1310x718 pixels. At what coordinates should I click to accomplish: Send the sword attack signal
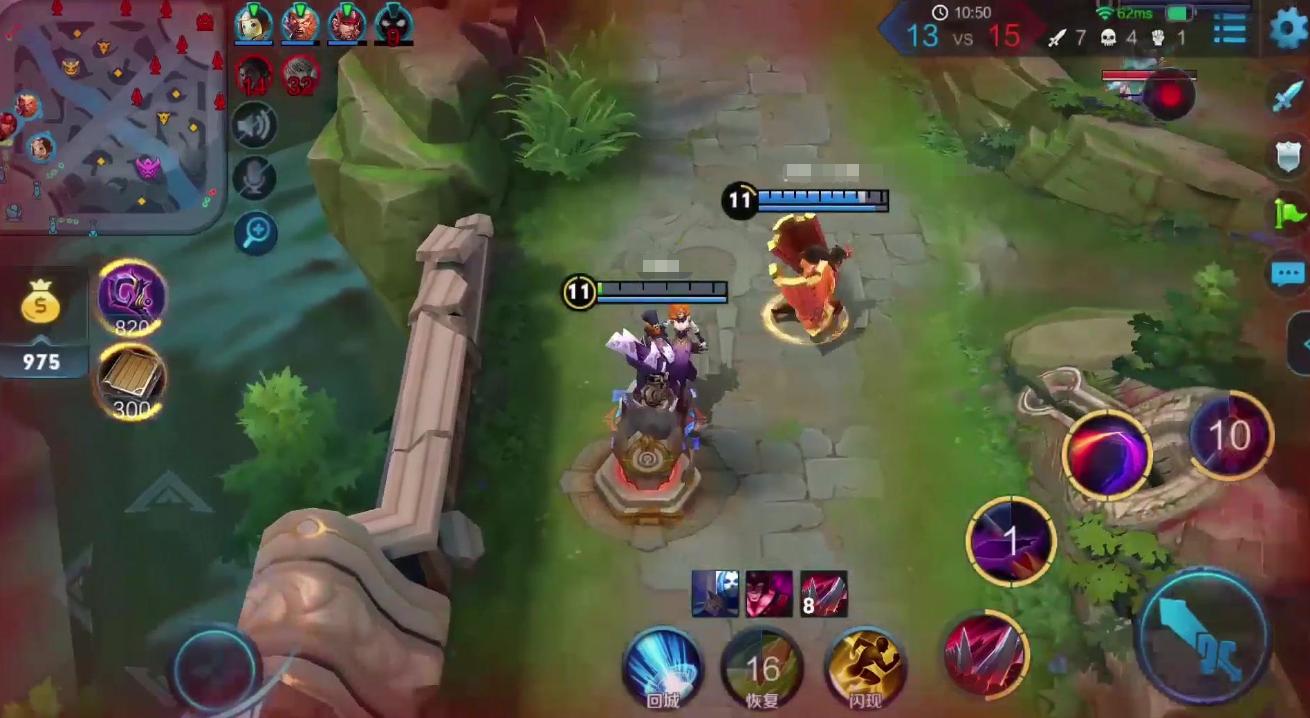[x=1287, y=96]
